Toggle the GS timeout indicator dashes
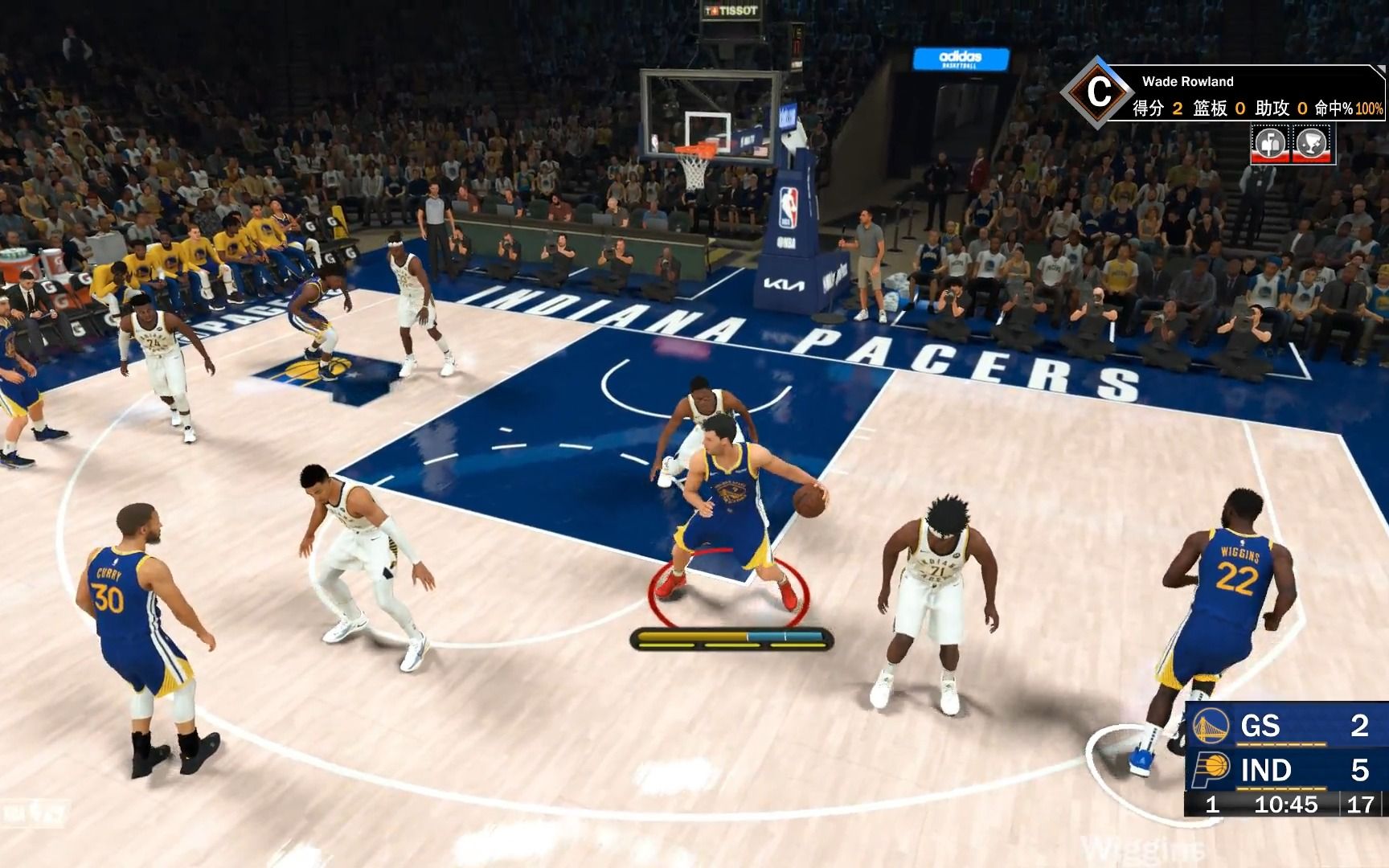Screen dimensions: 1389x868 pos(1280,743)
